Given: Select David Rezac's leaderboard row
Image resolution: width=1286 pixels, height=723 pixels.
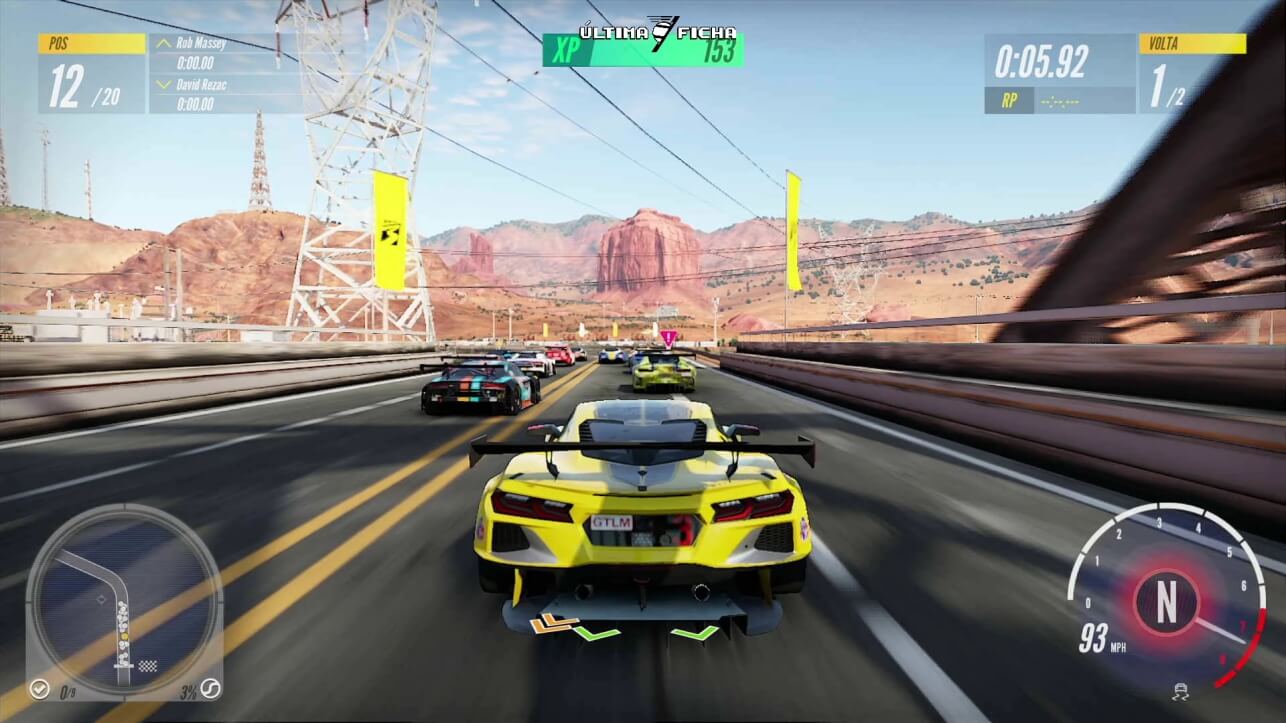Looking at the screenshot, I should [x=226, y=93].
